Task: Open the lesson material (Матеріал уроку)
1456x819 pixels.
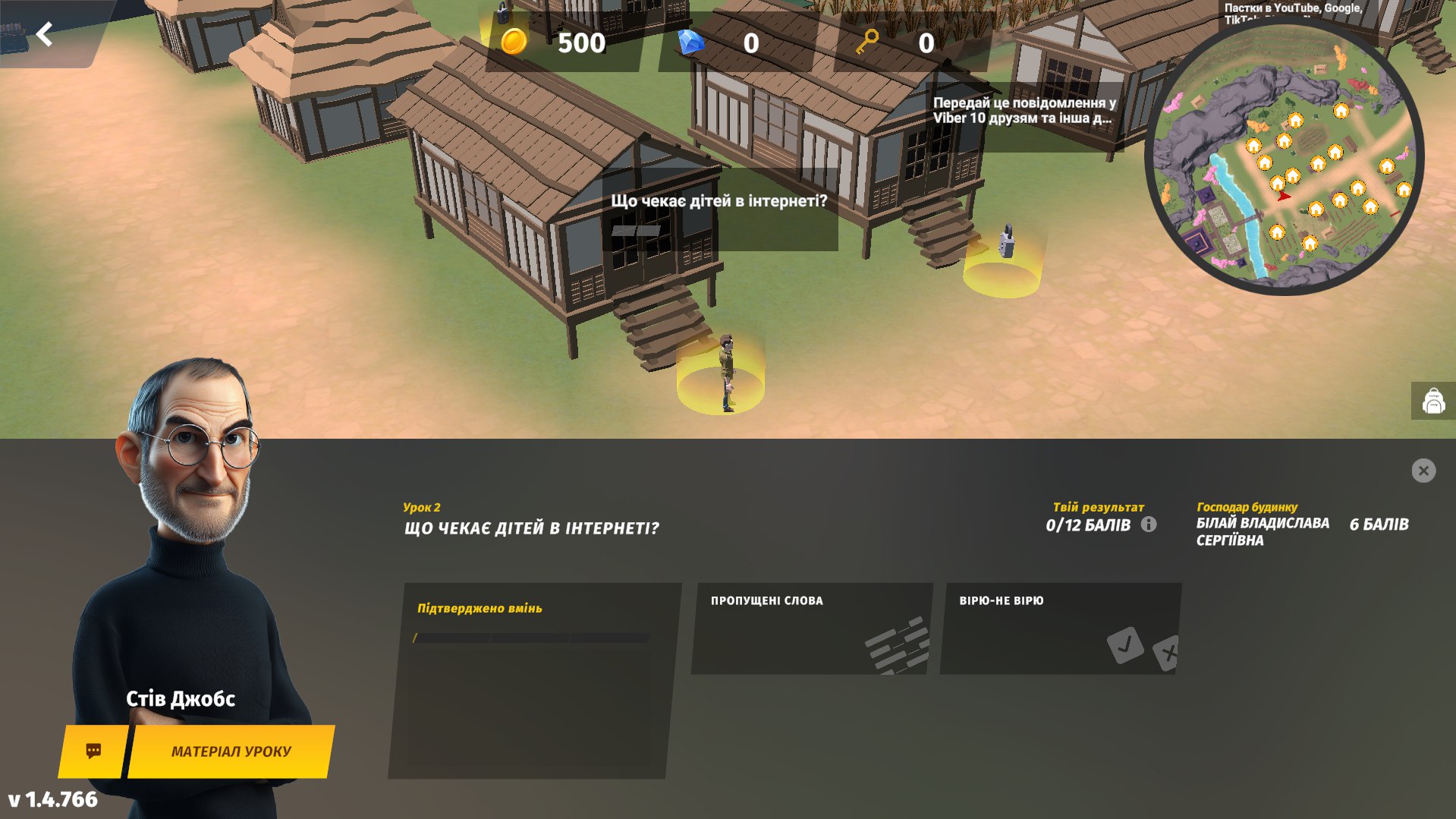Action: pyautogui.click(x=231, y=751)
